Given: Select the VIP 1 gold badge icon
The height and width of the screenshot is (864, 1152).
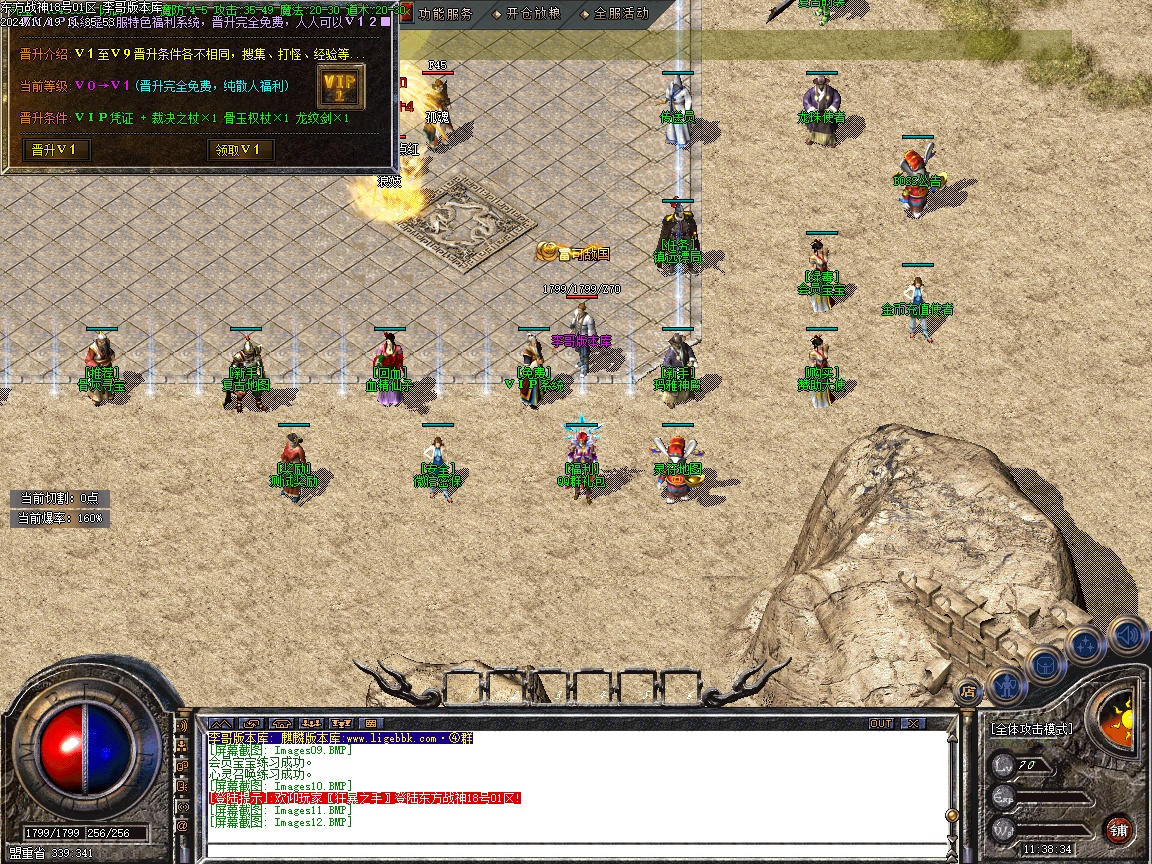Looking at the screenshot, I should [x=340, y=87].
